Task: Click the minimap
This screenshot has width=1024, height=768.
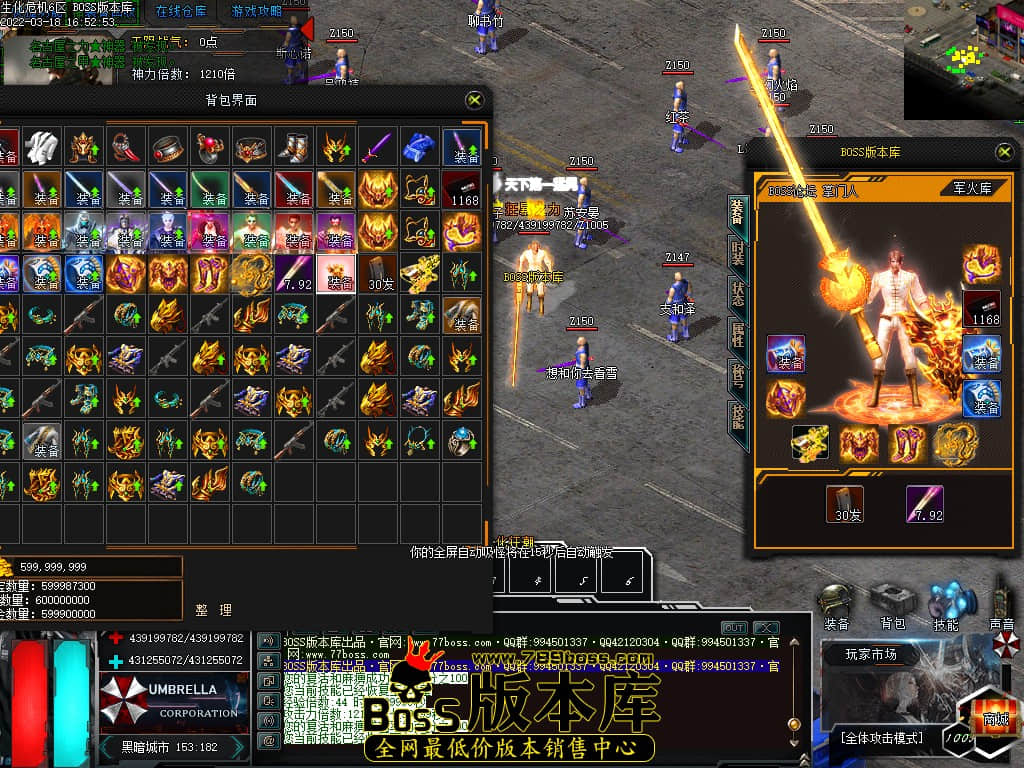Action: tap(963, 60)
